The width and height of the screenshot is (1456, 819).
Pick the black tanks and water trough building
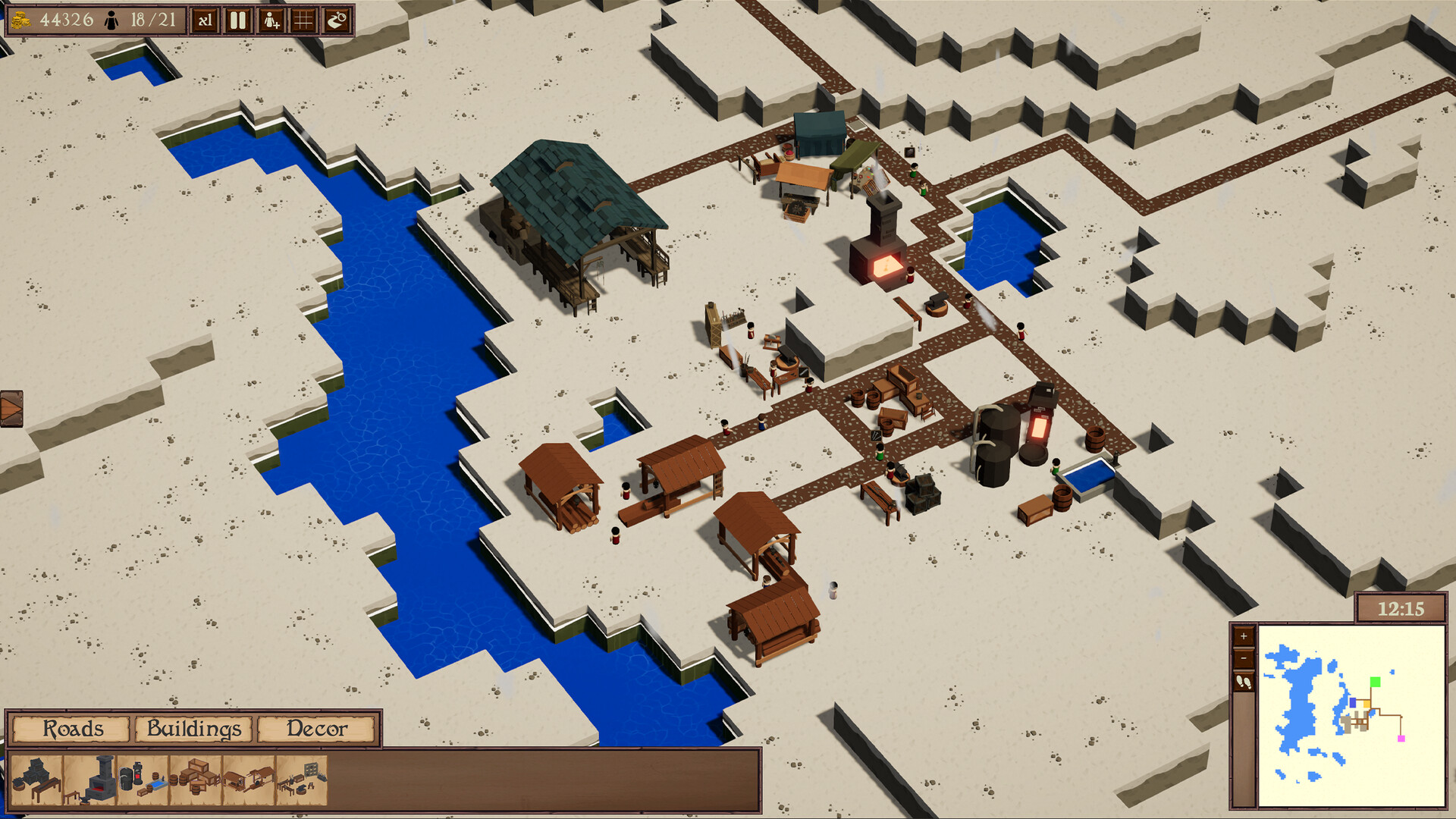coord(143,780)
